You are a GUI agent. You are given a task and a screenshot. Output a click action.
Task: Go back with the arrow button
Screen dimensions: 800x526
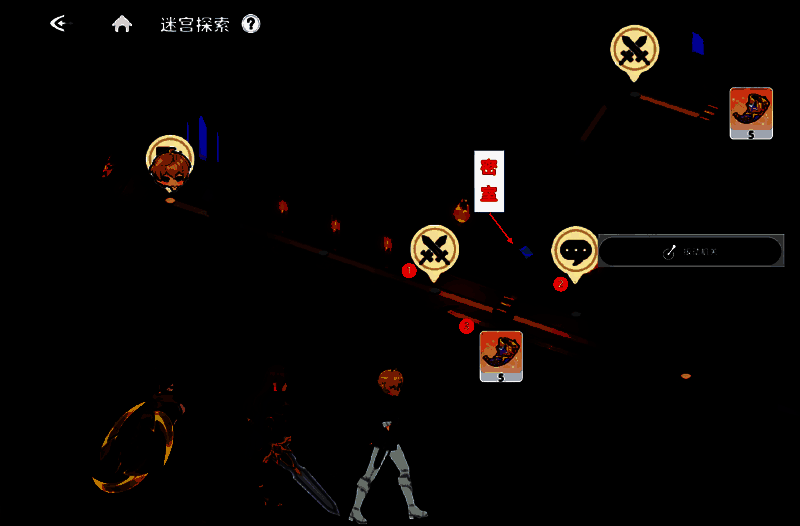click(61, 23)
